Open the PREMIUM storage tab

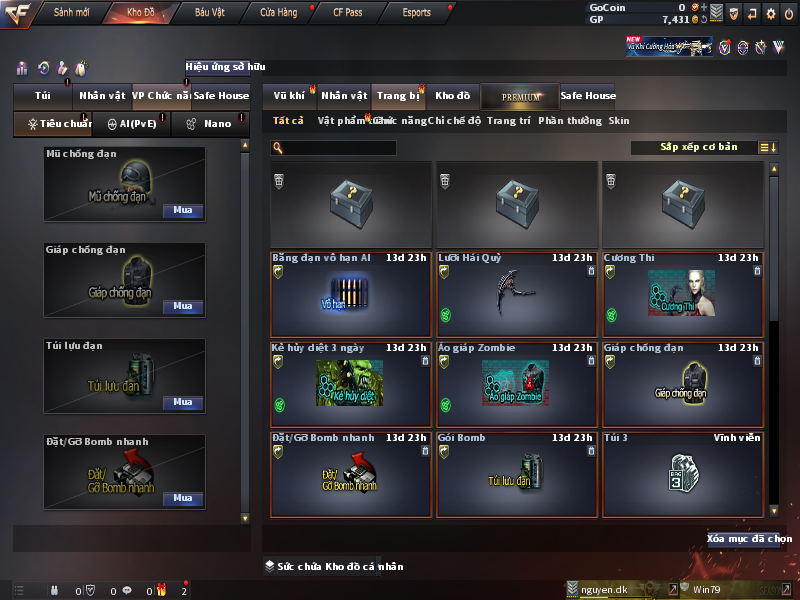coord(520,96)
